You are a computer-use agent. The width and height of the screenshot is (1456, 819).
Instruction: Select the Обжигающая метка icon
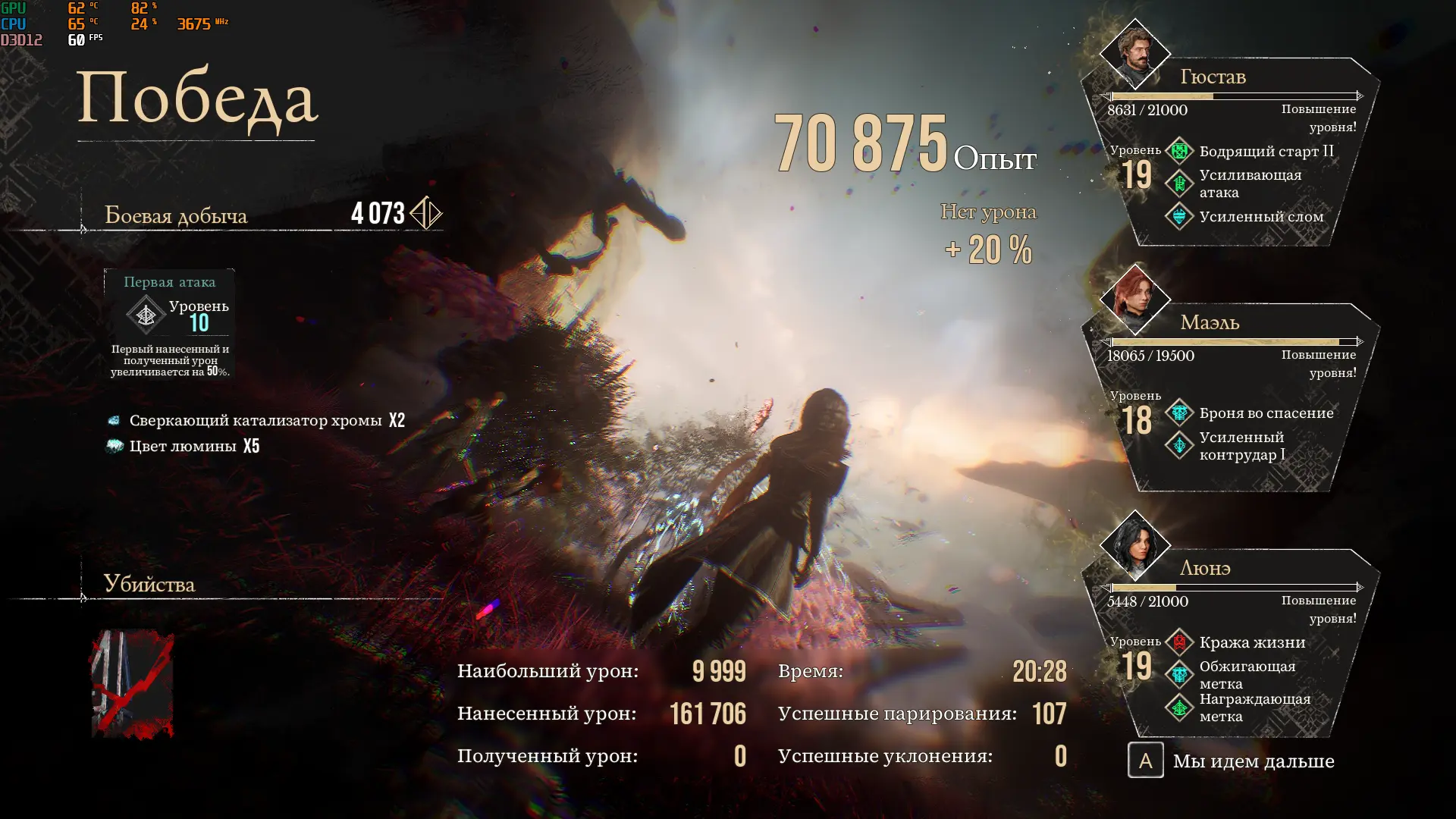tap(1179, 674)
